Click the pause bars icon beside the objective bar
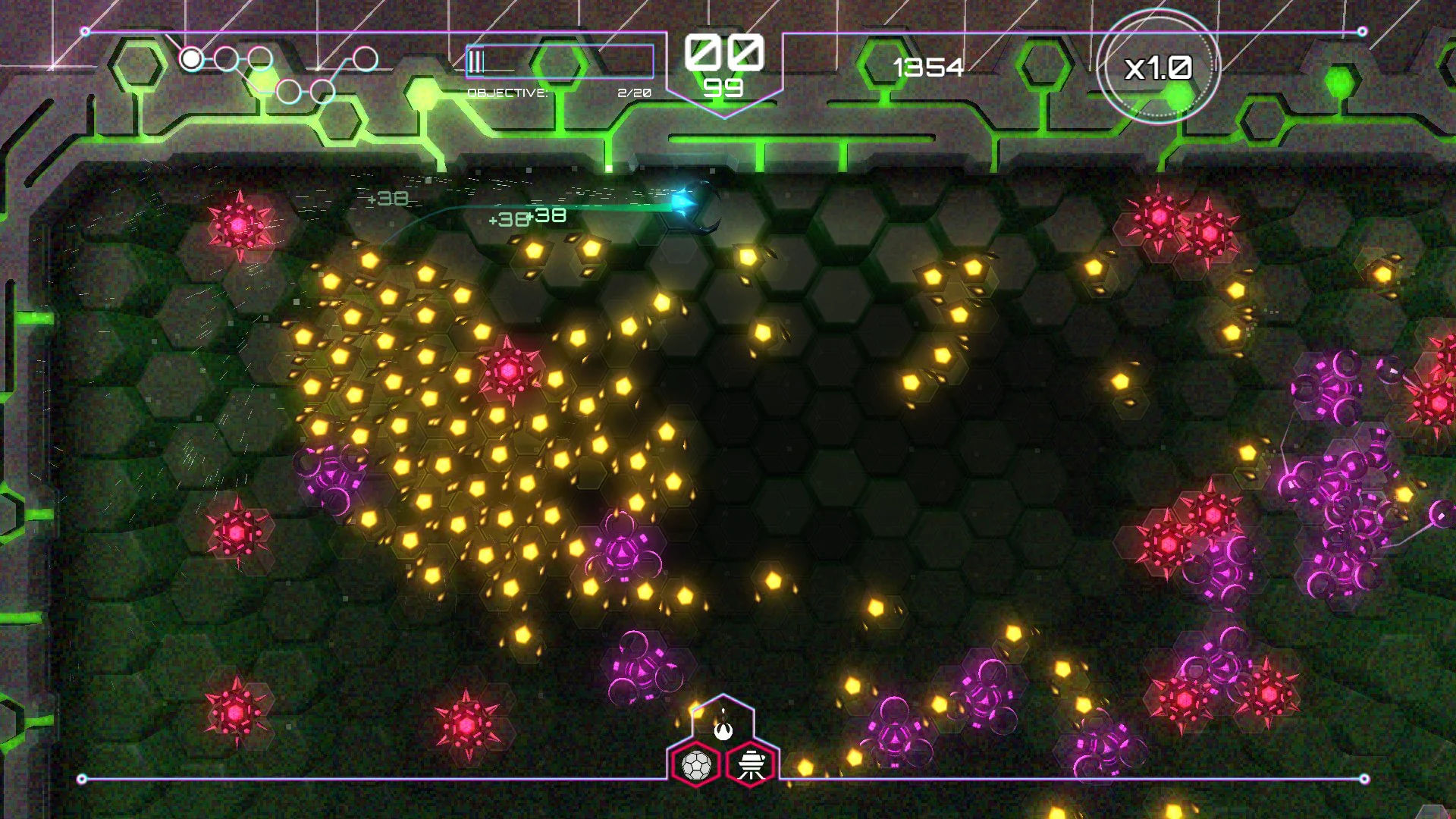 tap(476, 63)
